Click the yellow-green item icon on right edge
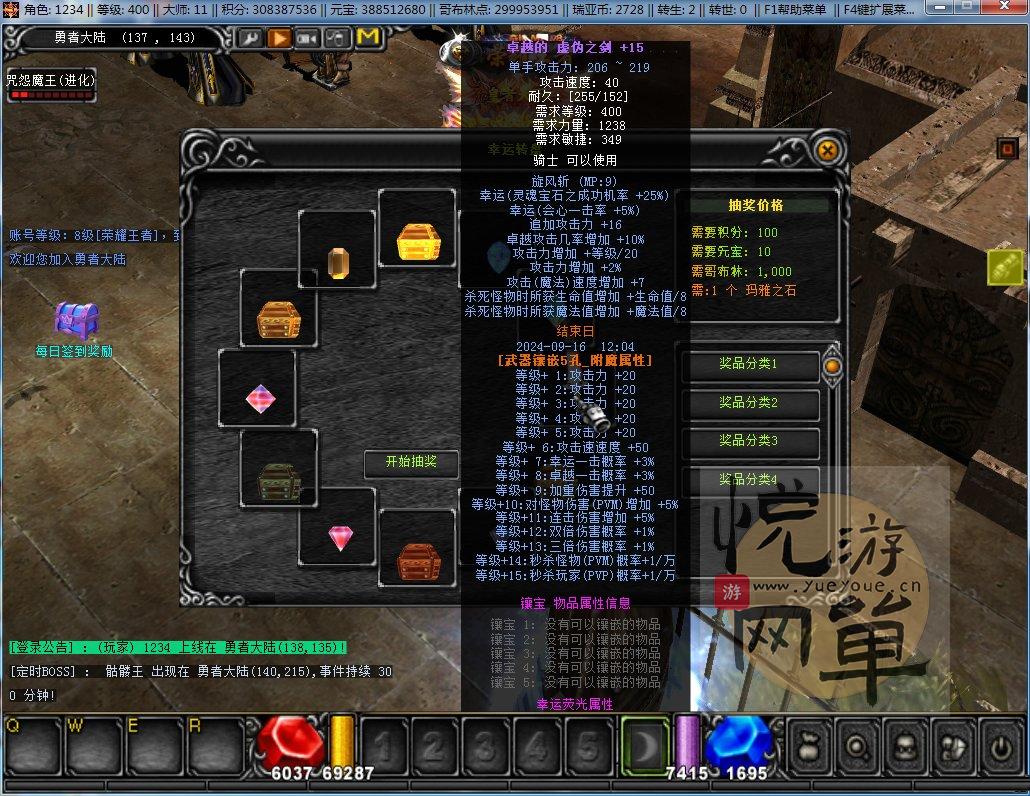 (x=1005, y=267)
